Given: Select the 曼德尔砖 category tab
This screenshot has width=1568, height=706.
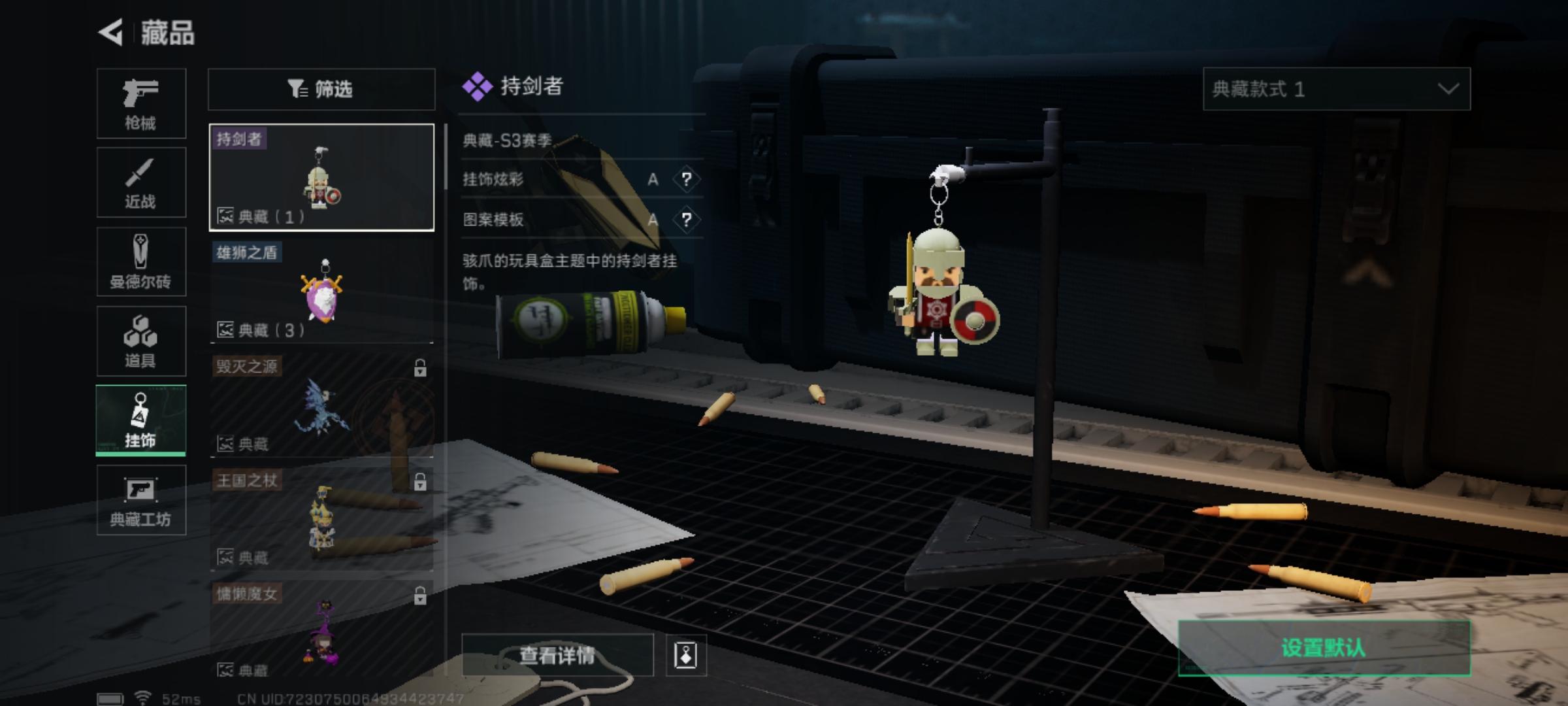Looking at the screenshot, I should pyautogui.click(x=141, y=262).
